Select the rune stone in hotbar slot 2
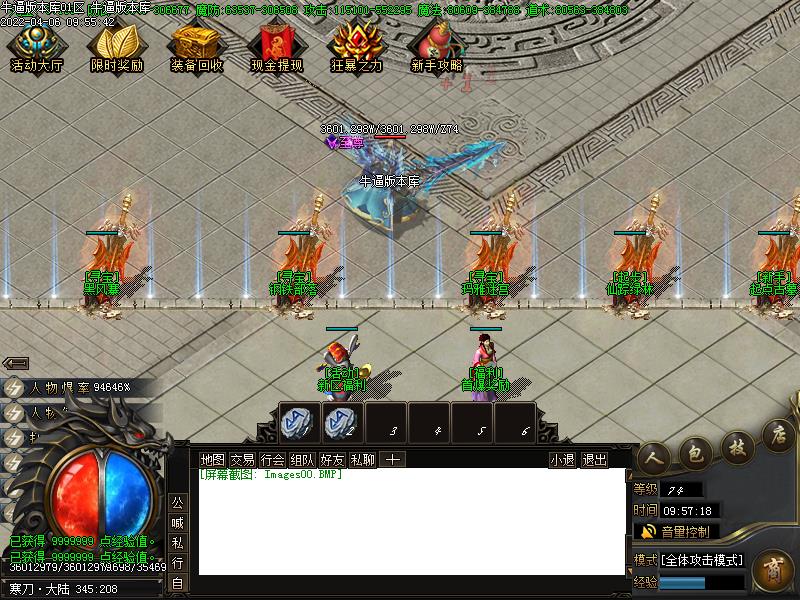Viewport: 800px width, 600px height. [341, 422]
